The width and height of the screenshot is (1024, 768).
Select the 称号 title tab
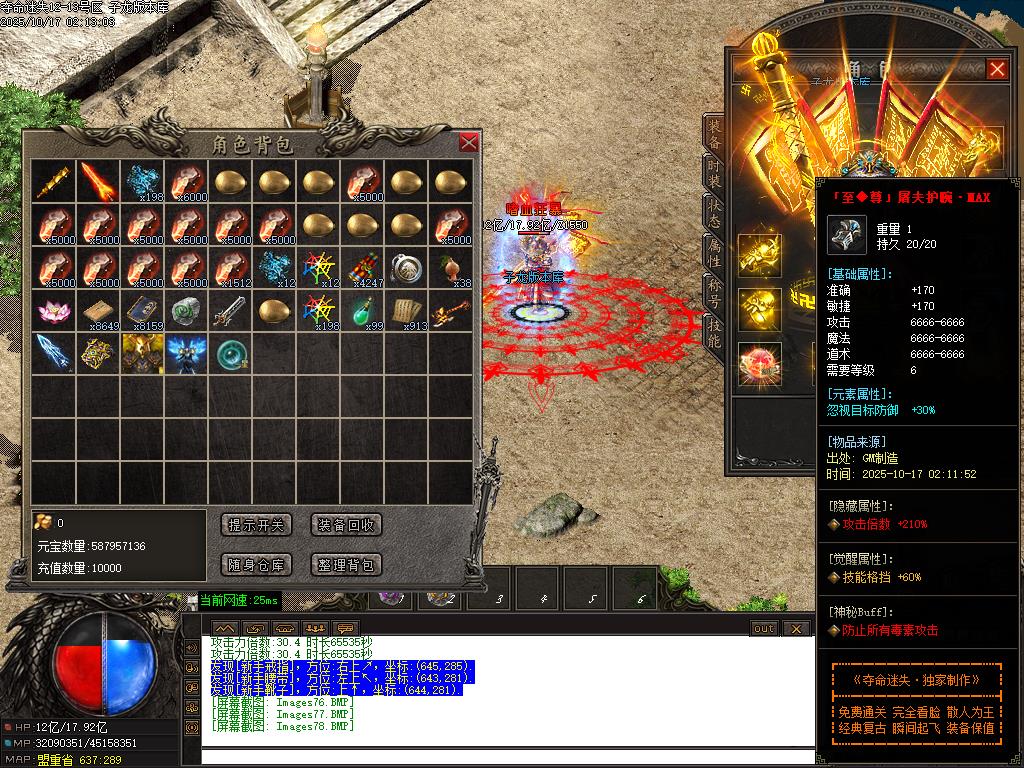pos(714,291)
